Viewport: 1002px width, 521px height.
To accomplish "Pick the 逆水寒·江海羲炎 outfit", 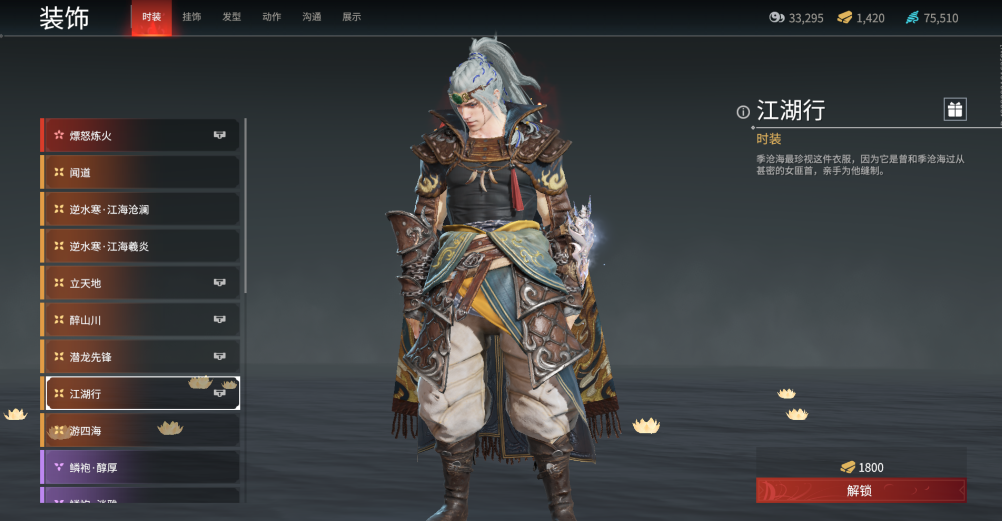I will pyautogui.click(x=140, y=246).
